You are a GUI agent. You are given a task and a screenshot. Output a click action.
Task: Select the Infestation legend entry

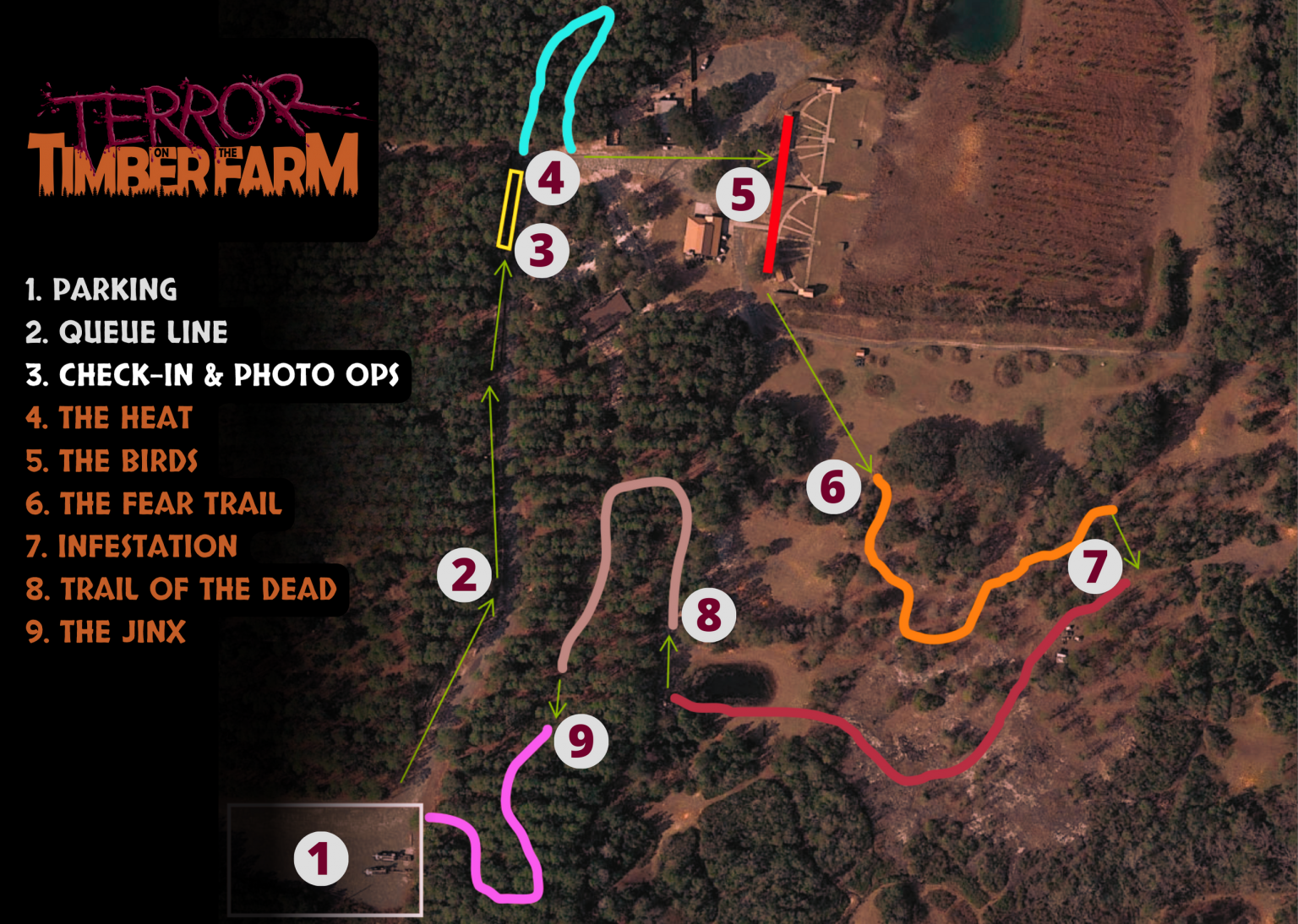[x=131, y=546]
